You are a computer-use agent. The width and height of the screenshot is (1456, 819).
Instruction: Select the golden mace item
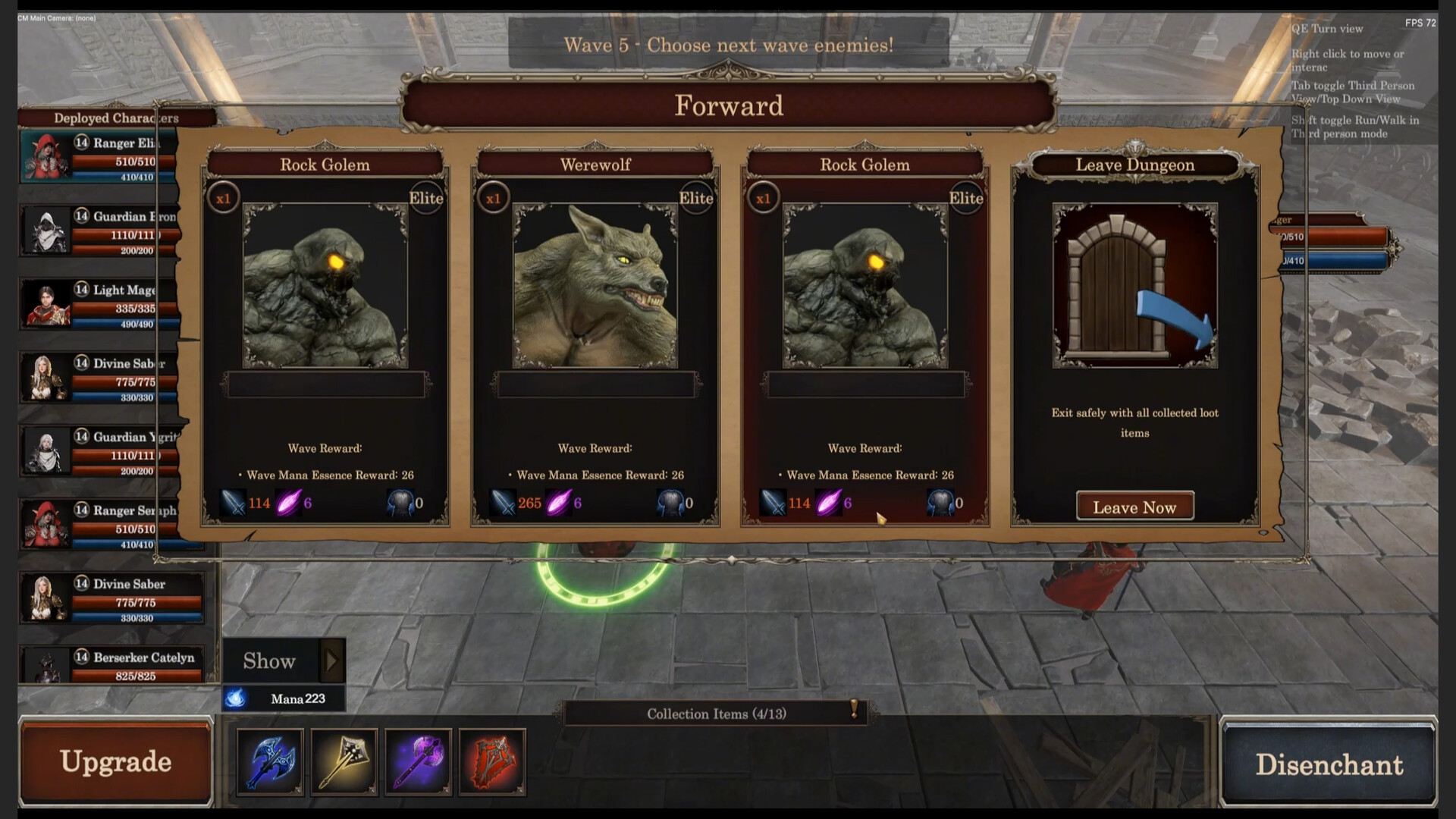pyautogui.click(x=344, y=761)
